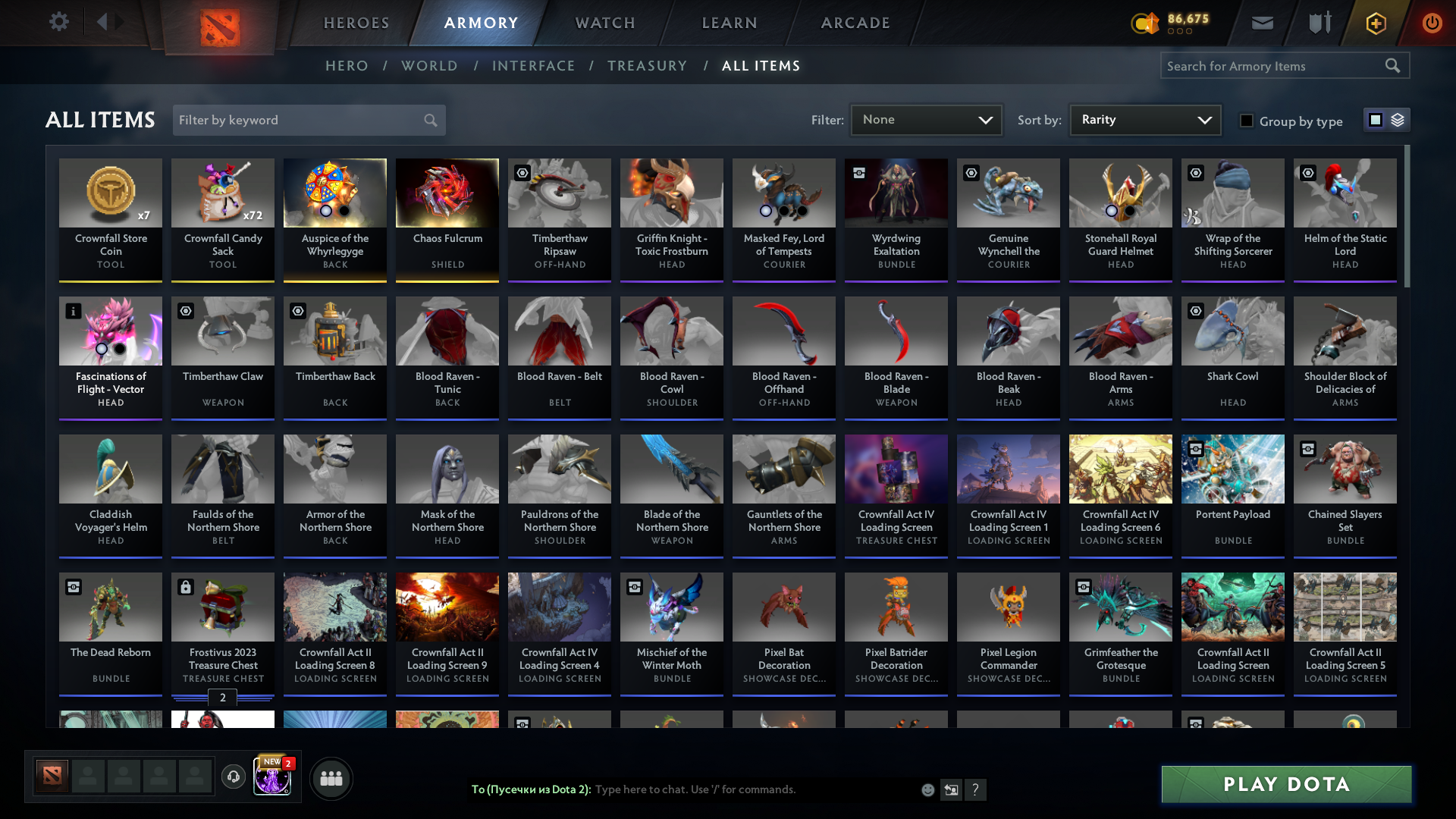1456x819 pixels.
Task: Open the Filter dropdown set to None
Action: (926, 119)
